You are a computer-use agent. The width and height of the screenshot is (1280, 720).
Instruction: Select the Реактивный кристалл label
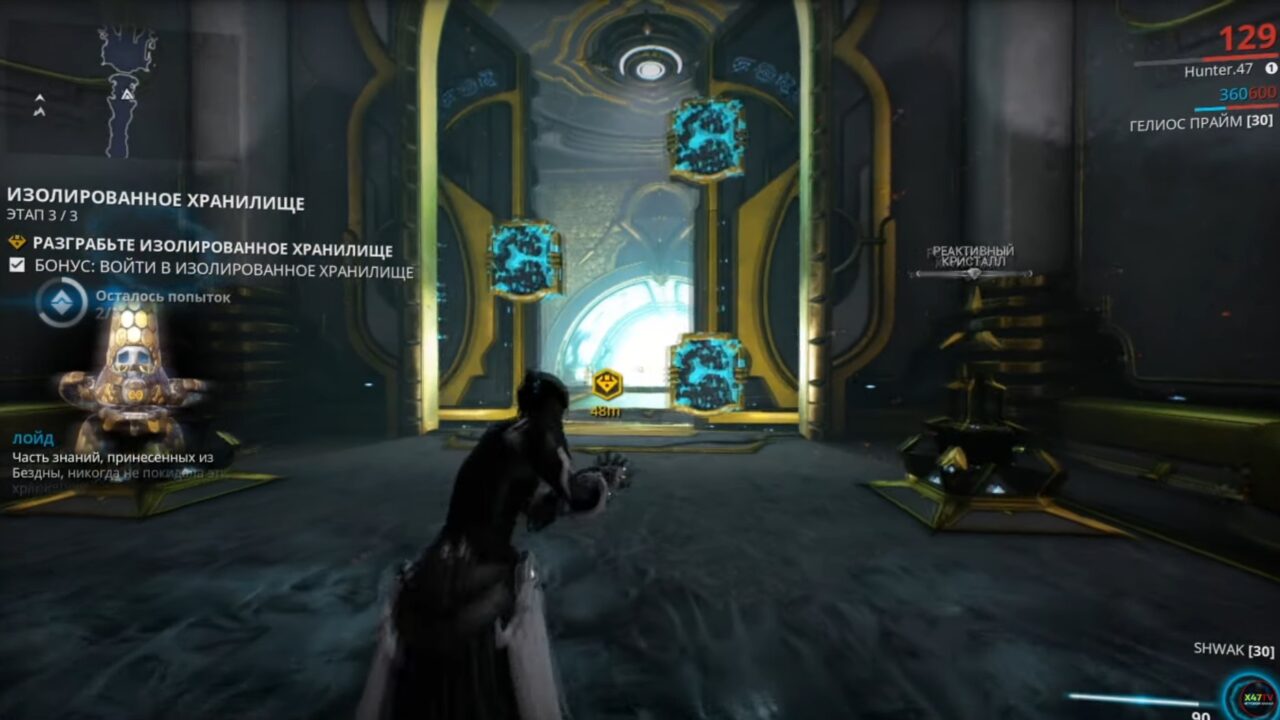point(973,256)
